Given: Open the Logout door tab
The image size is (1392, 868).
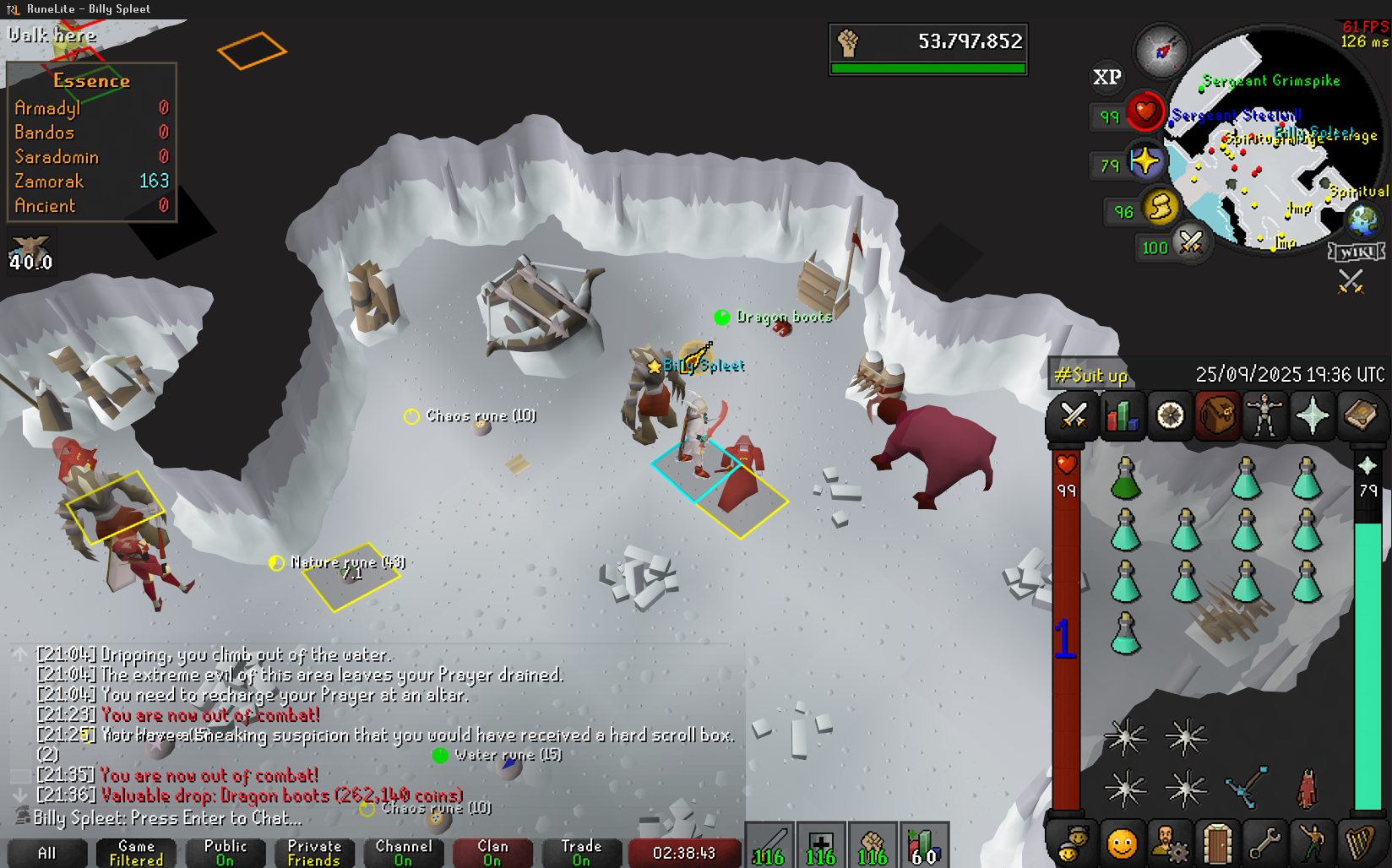Looking at the screenshot, I should coord(1216,843).
